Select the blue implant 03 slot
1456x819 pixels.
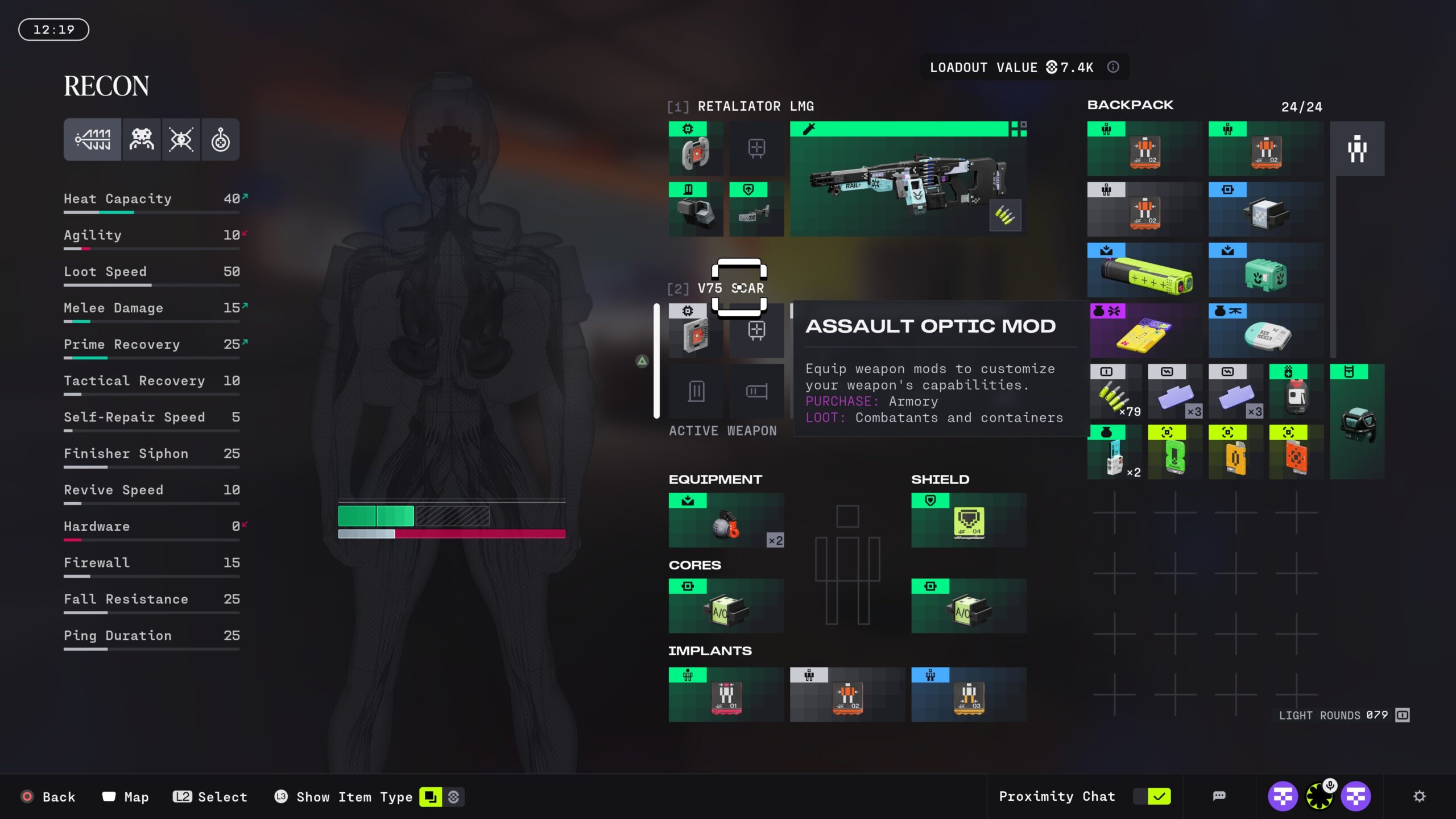(x=969, y=694)
